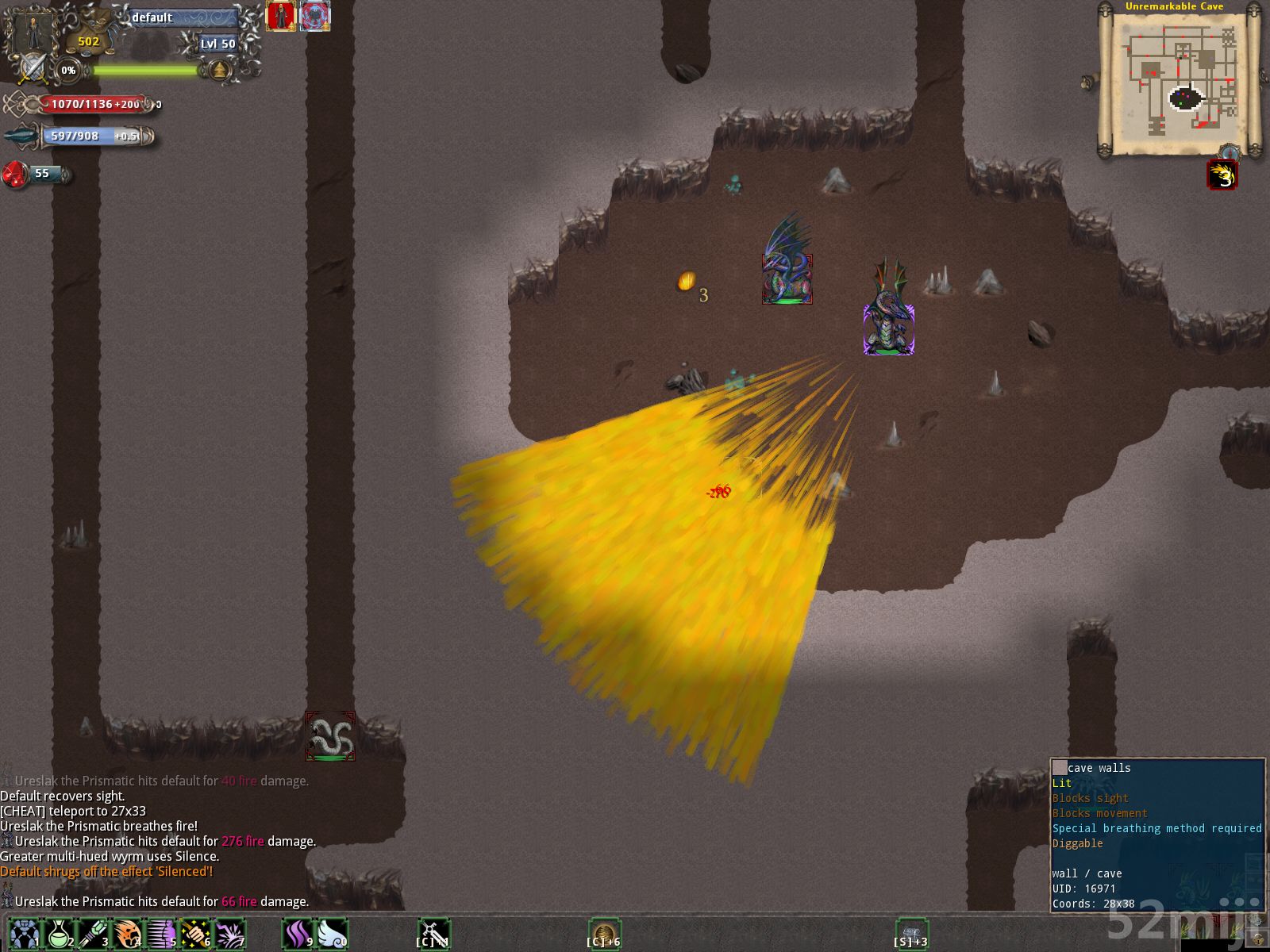Image resolution: width=1270 pixels, height=952 pixels.
Task: Activate the purple speed-lines figure skill
Action: pos(161,934)
